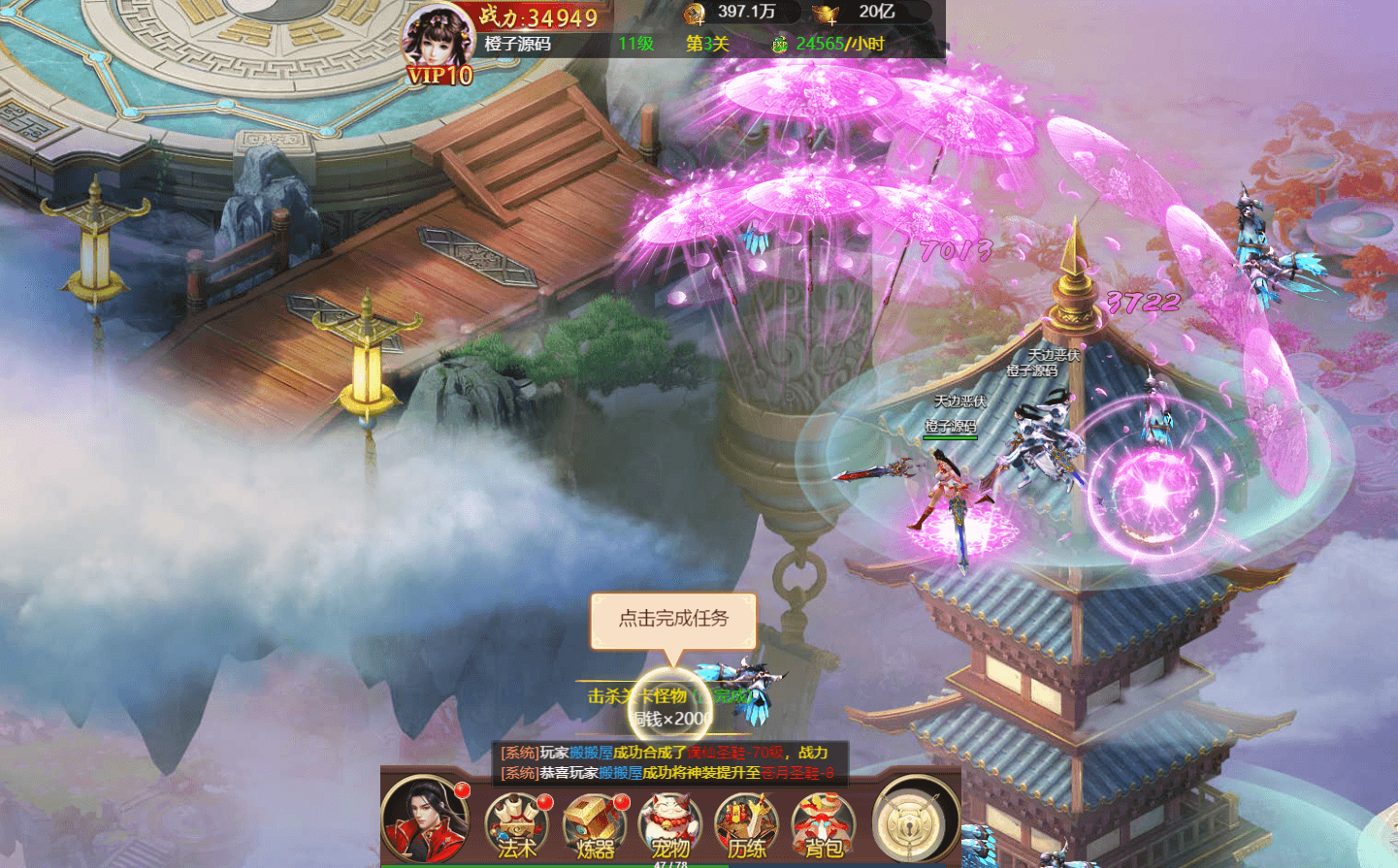The image size is (1398, 868).
Task: Open the 背包 backpack
Action: (x=823, y=824)
